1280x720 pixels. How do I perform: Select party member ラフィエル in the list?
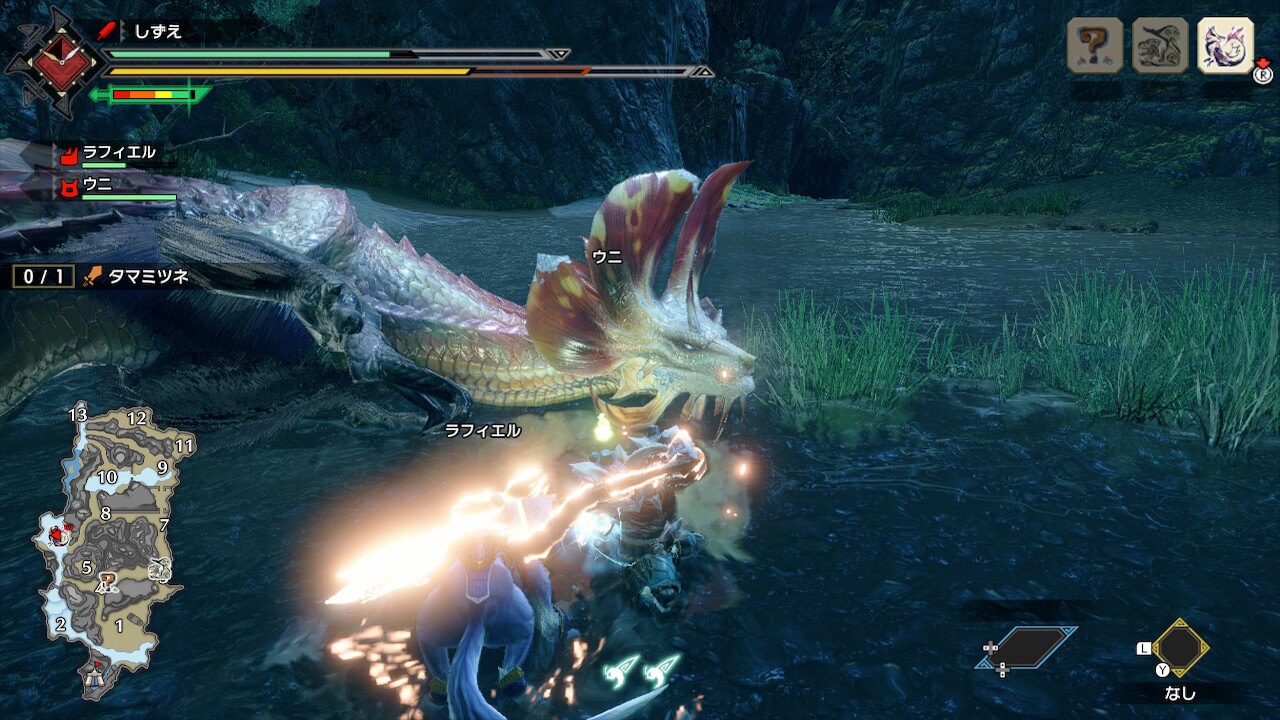pyautogui.click(x=118, y=153)
